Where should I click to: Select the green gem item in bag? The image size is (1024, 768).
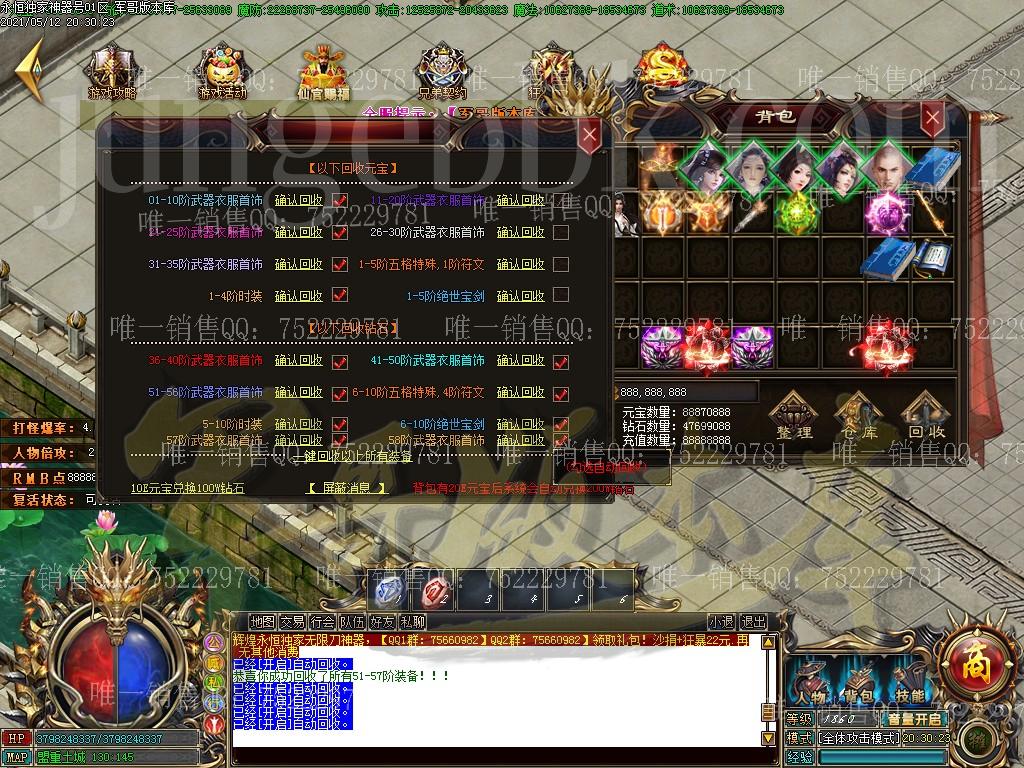pyautogui.click(x=798, y=213)
